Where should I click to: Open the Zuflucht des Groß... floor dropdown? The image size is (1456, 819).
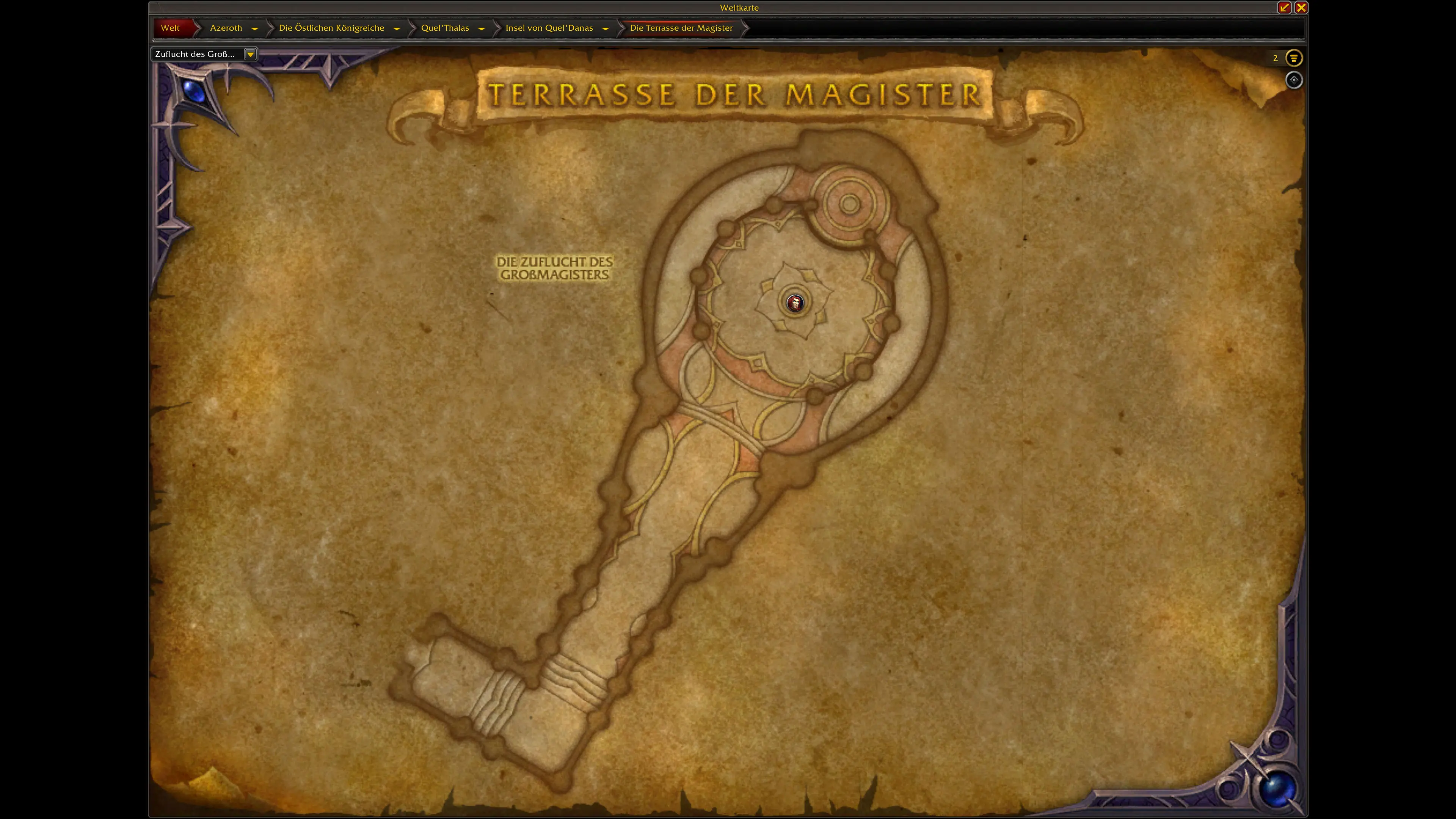point(250,54)
